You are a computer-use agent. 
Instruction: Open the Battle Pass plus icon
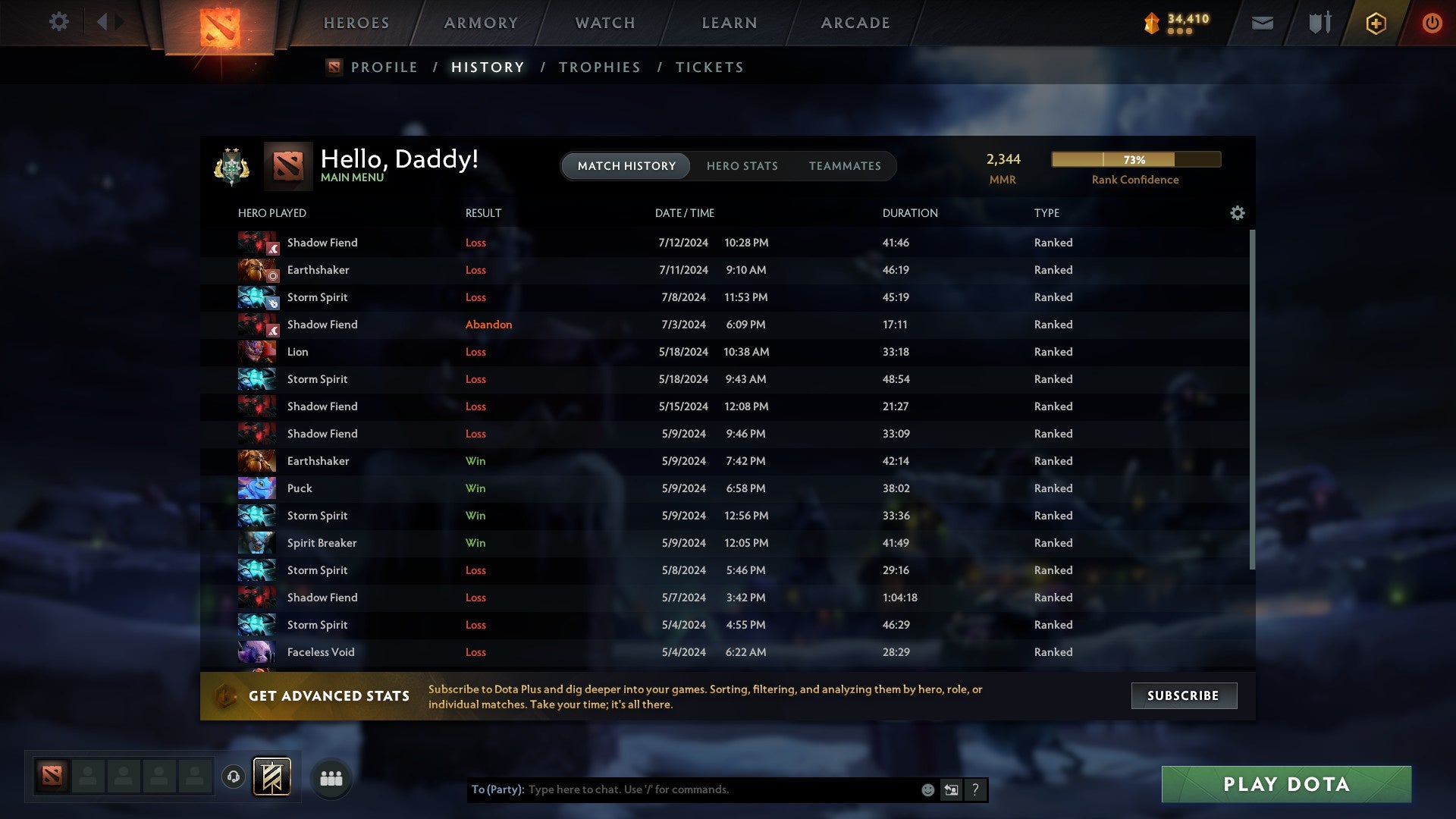1376,23
